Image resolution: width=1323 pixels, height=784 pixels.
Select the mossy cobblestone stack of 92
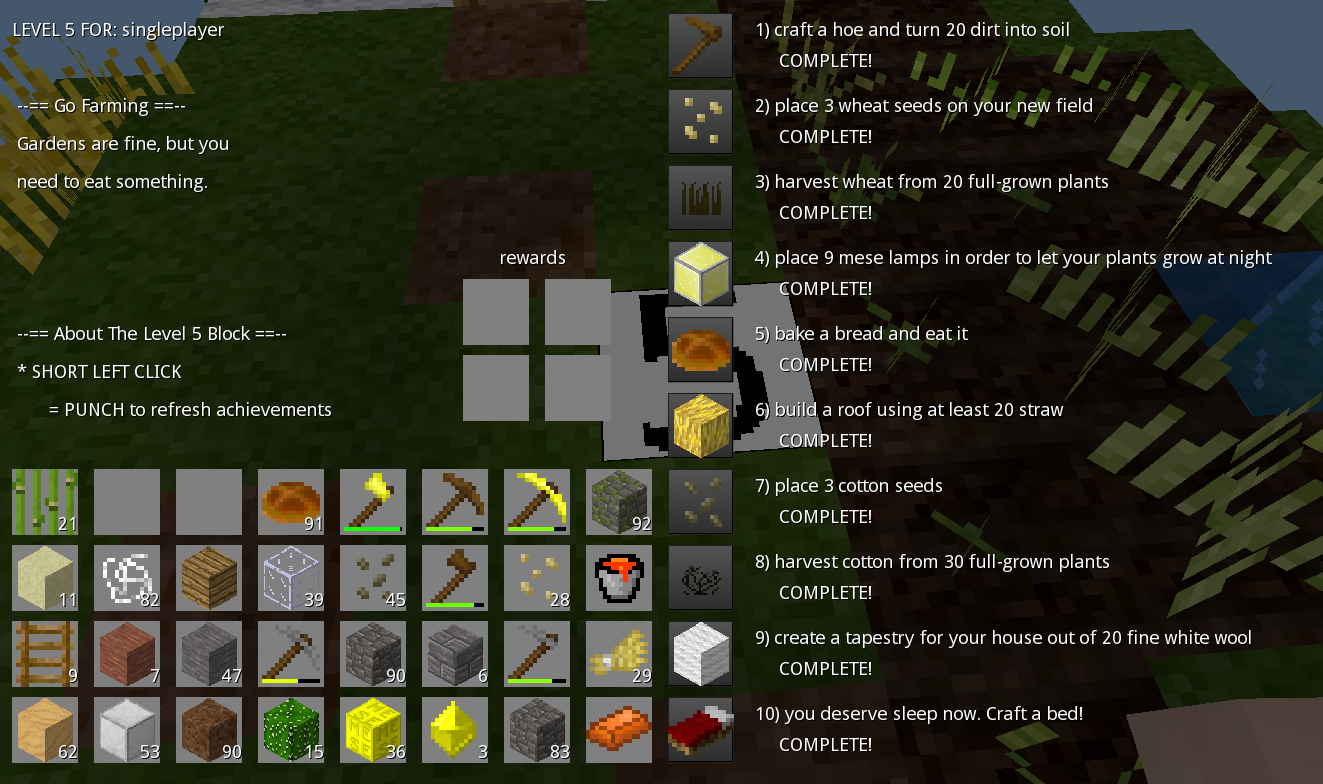(x=619, y=500)
